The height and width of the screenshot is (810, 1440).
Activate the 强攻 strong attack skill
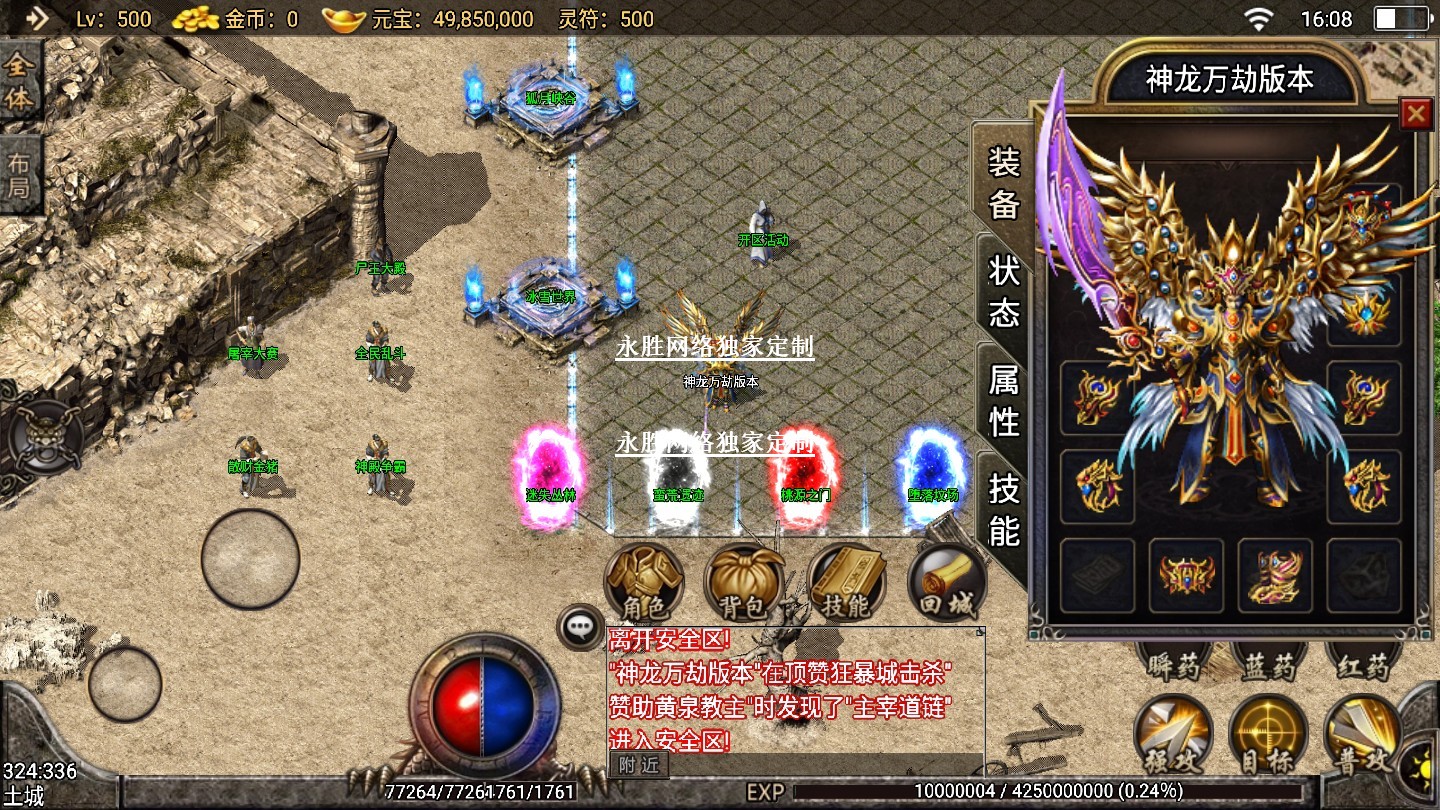click(1173, 735)
